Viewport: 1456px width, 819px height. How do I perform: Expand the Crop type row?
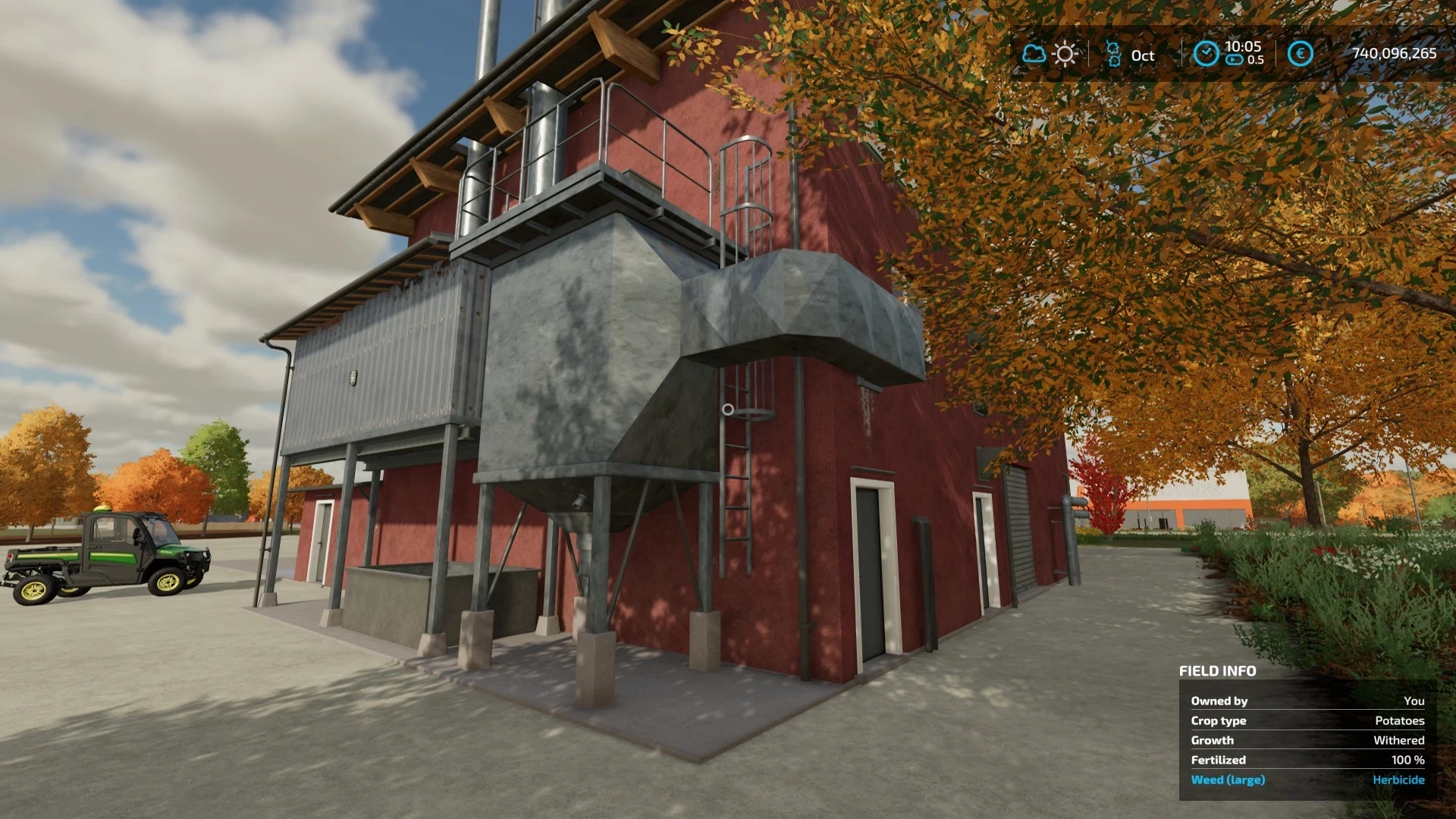pos(1219,720)
